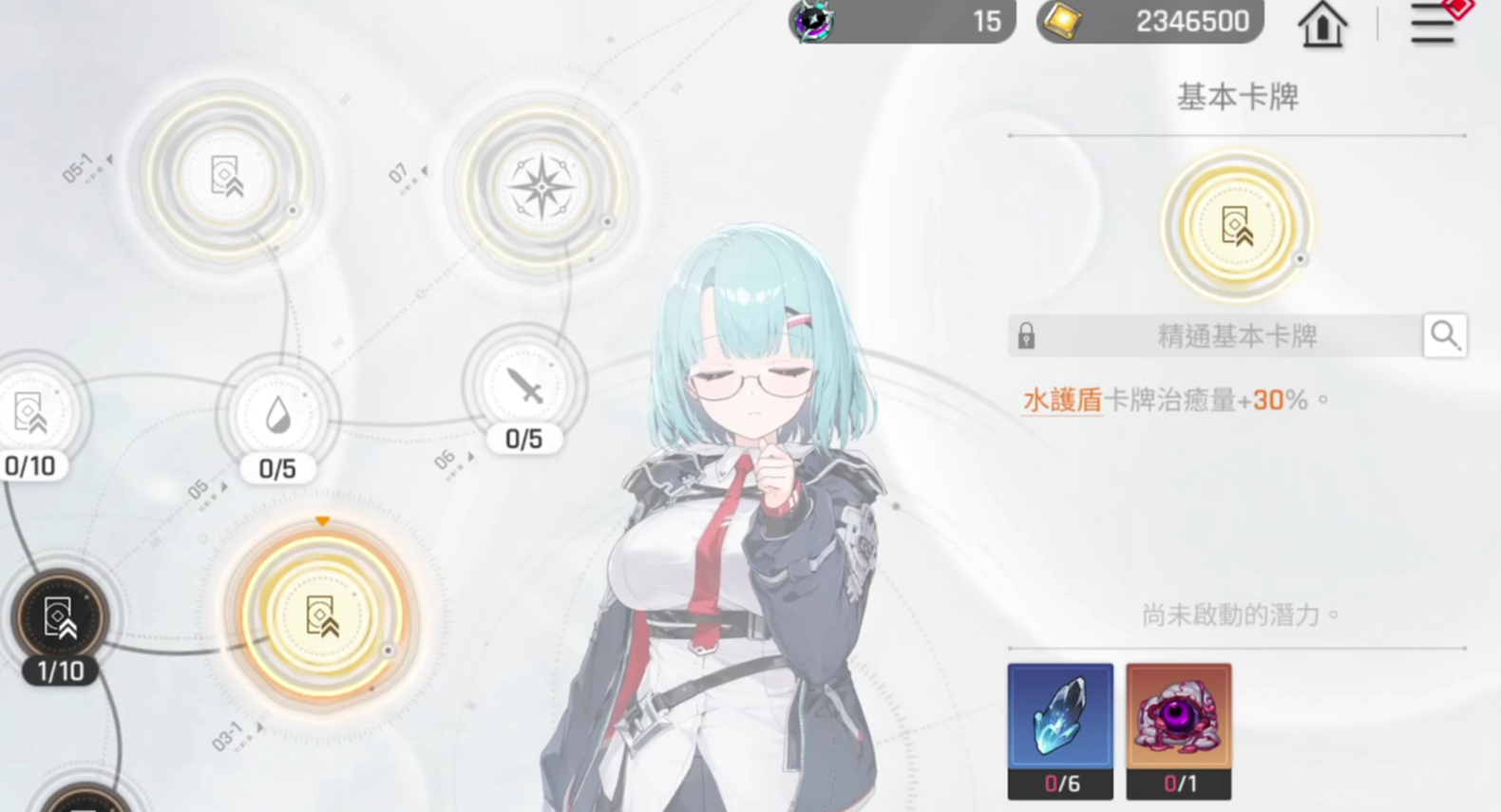The width and height of the screenshot is (1501, 812).
Task: Select the blue crystal material showing 0/6
Action: pyautogui.click(x=1060, y=722)
